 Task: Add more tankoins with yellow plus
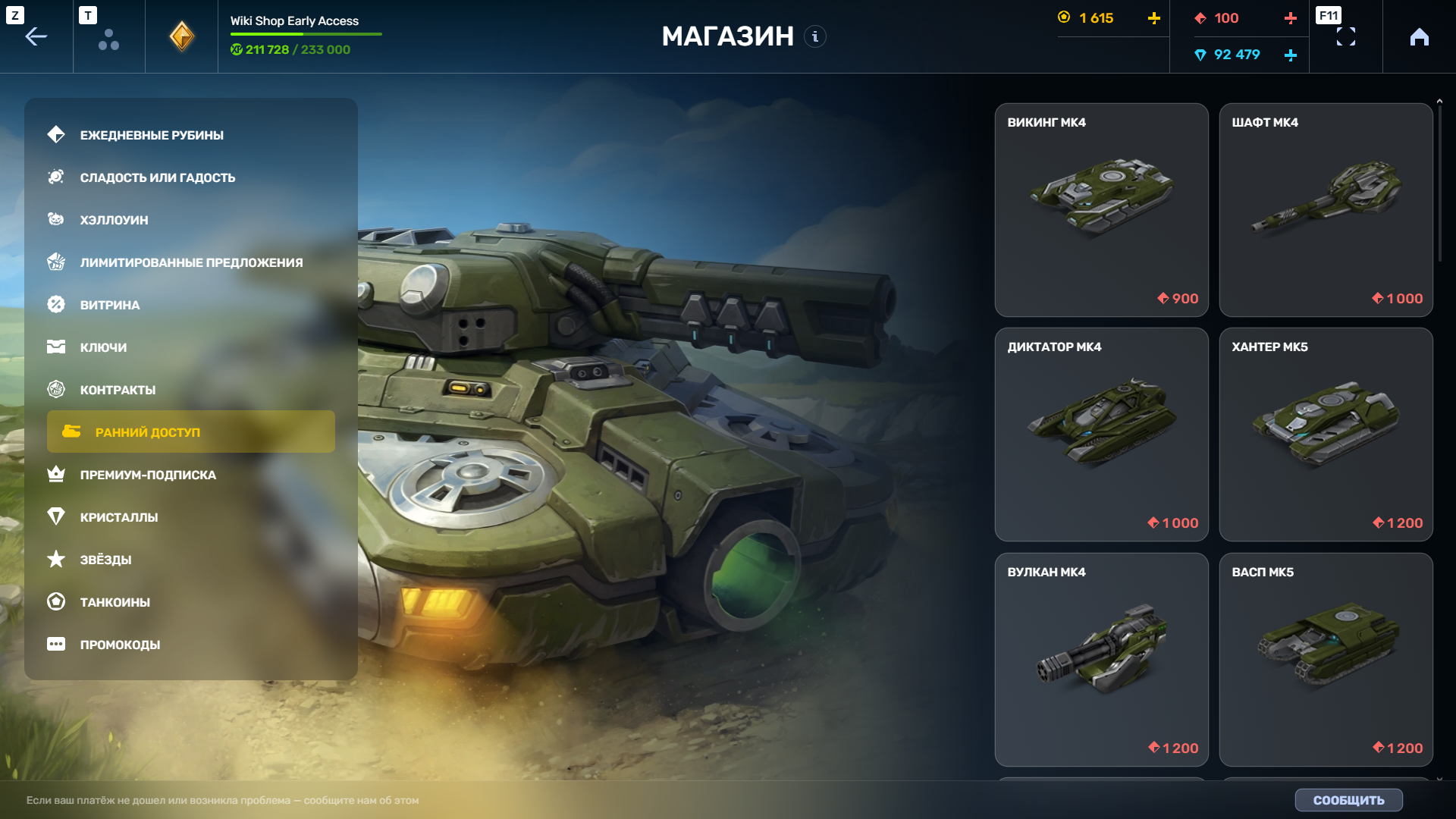1153,18
